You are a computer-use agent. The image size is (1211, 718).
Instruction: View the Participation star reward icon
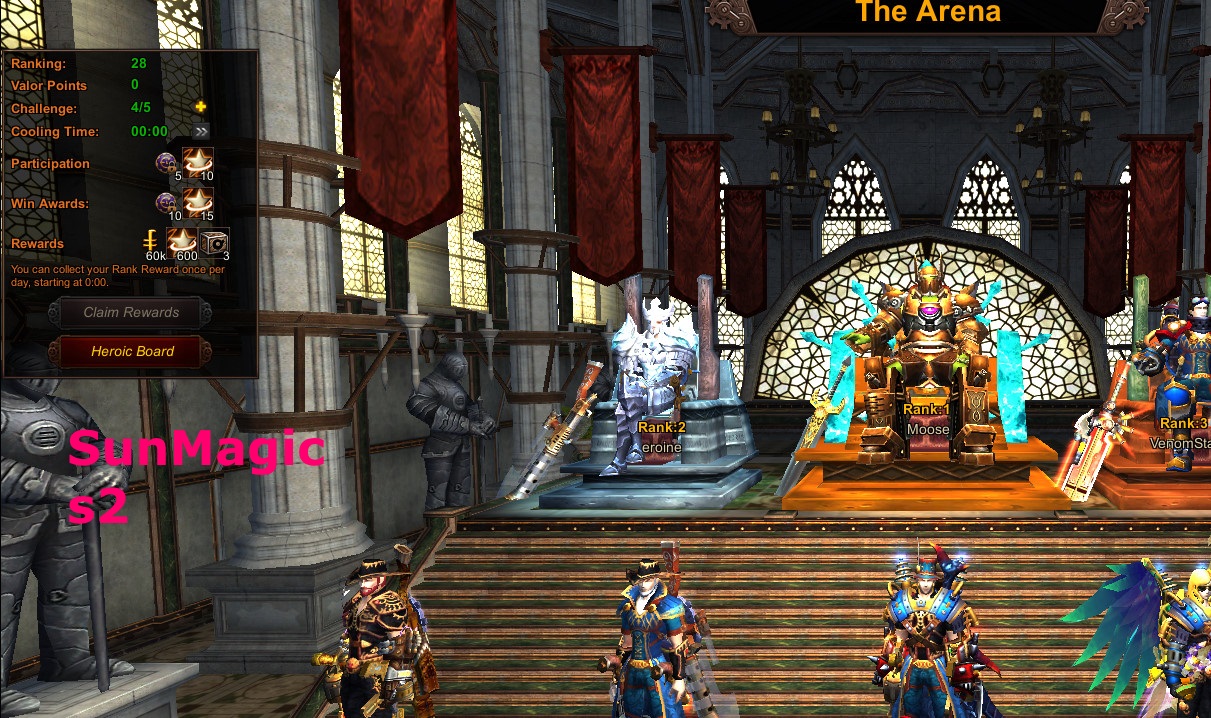[197, 162]
